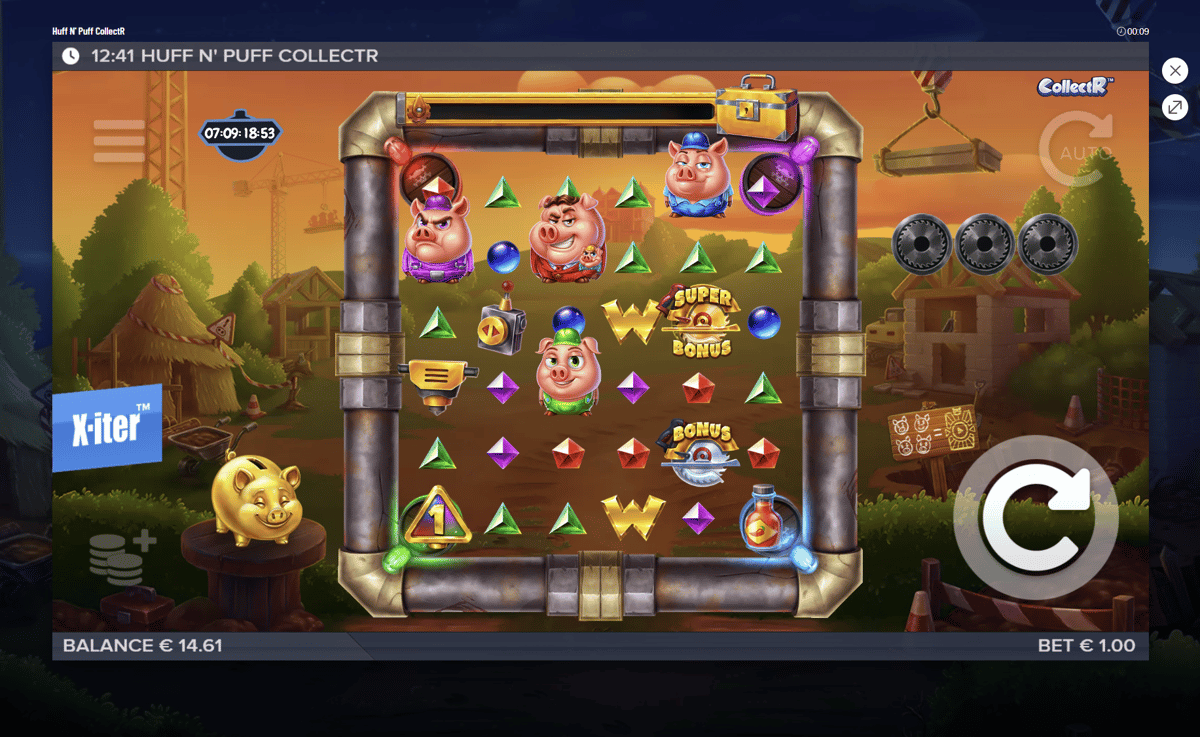The height and width of the screenshot is (737, 1200).
Task: Open the X-iter feature menu
Action: tap(107, 428)
